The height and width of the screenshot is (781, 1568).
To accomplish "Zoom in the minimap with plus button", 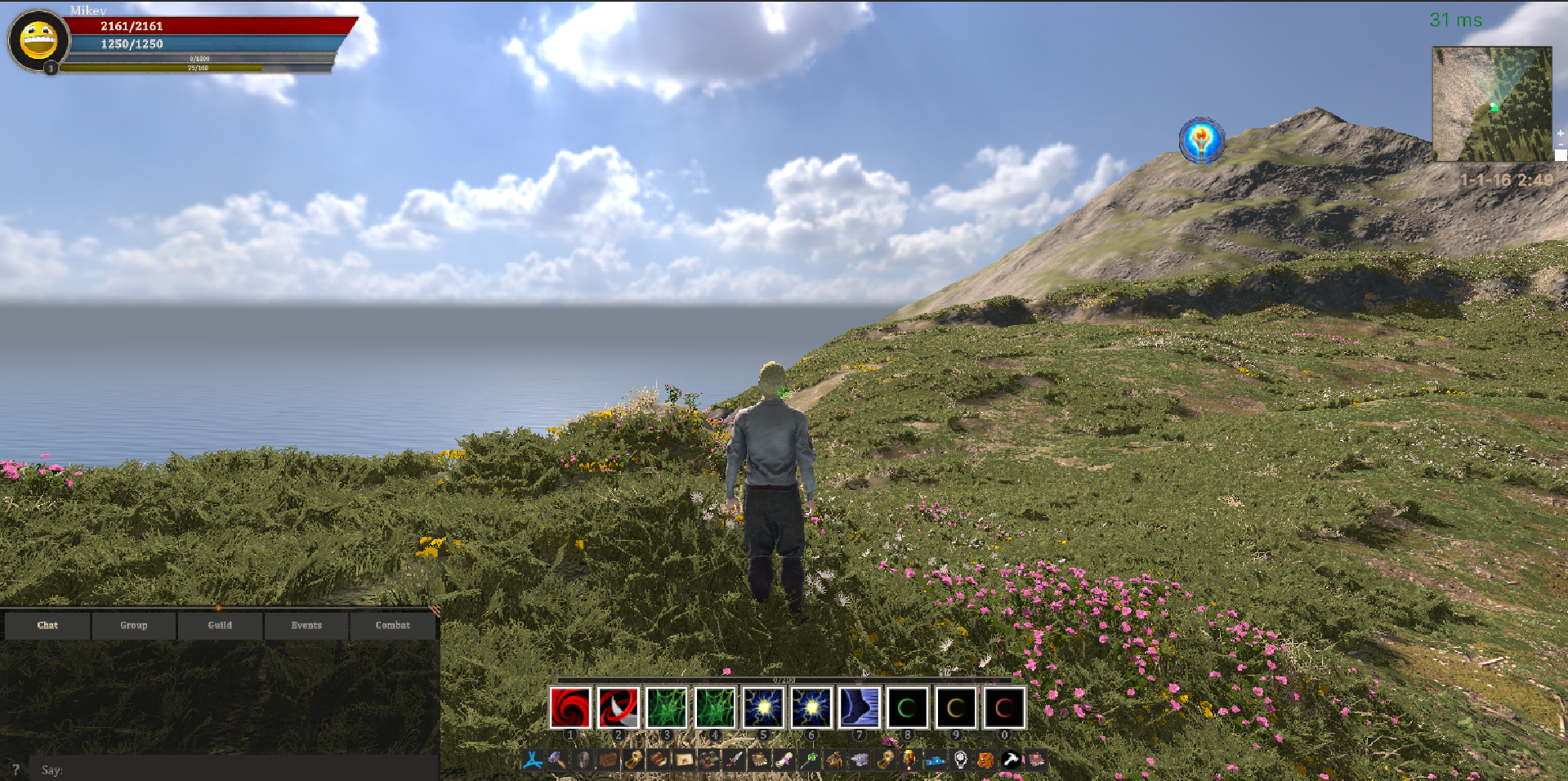I will coord(1561,132).
